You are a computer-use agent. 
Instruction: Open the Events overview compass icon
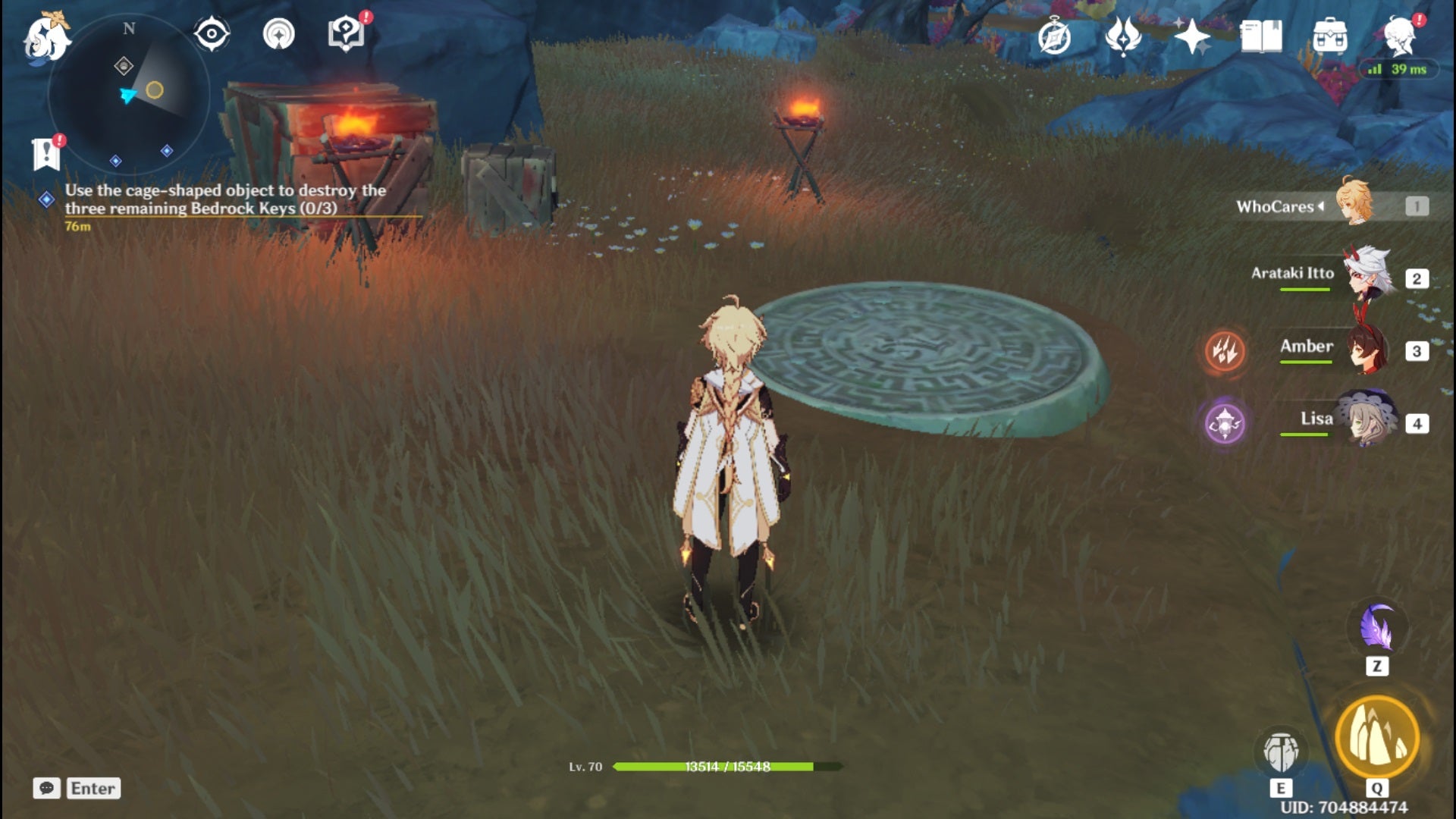1054,34
